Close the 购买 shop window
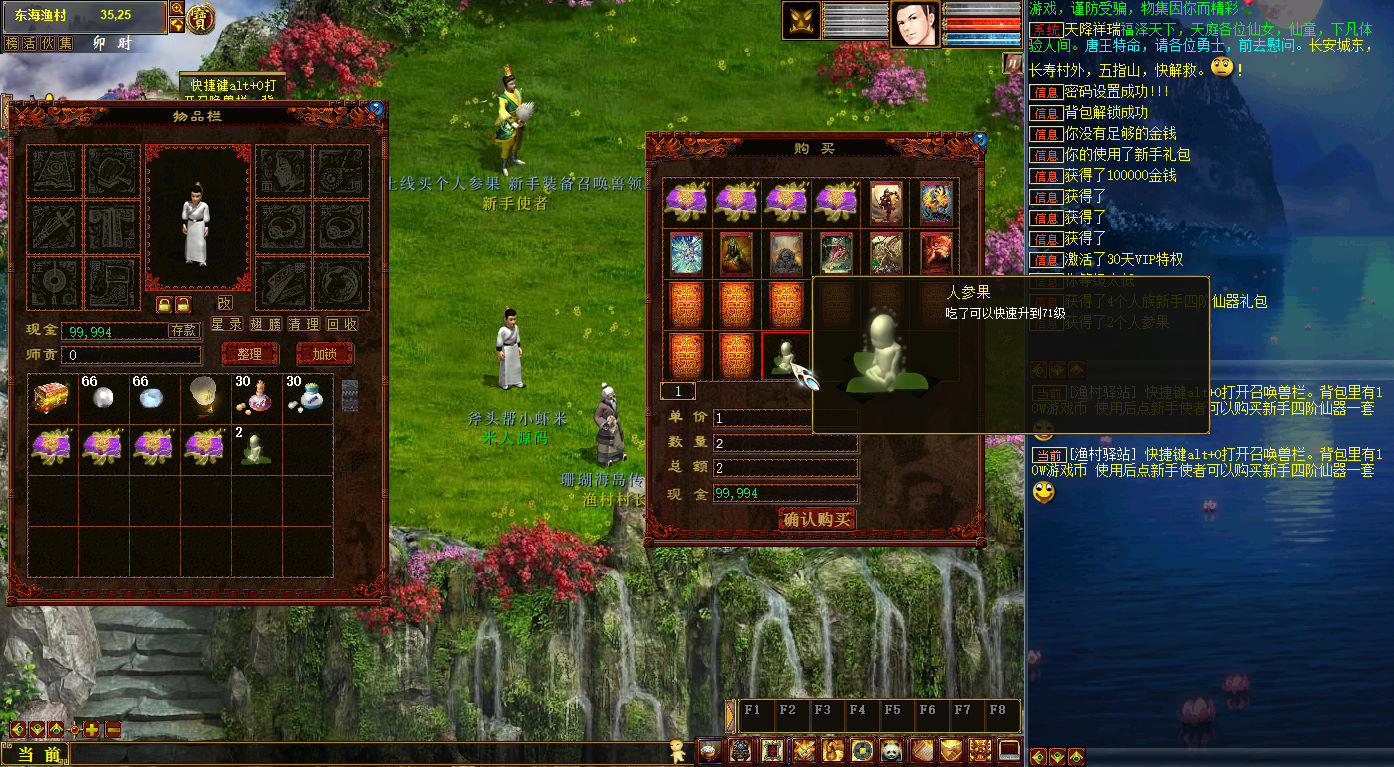The image size is (1394, 767). click(979, 140)
